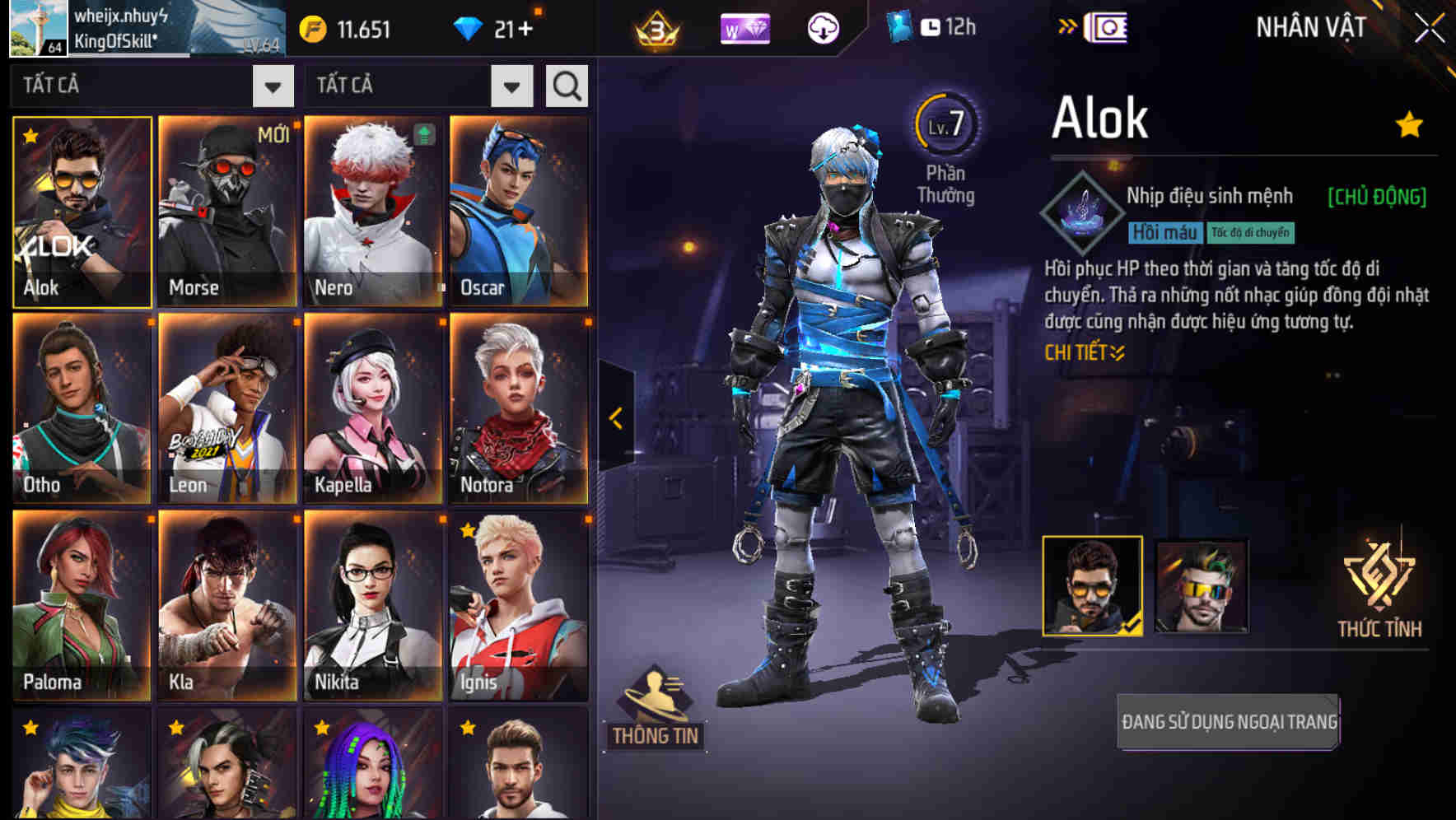The width and height of the screenshot is (1456, 820).
Task: Open the search magnifier icon
Action: [566, 85]
